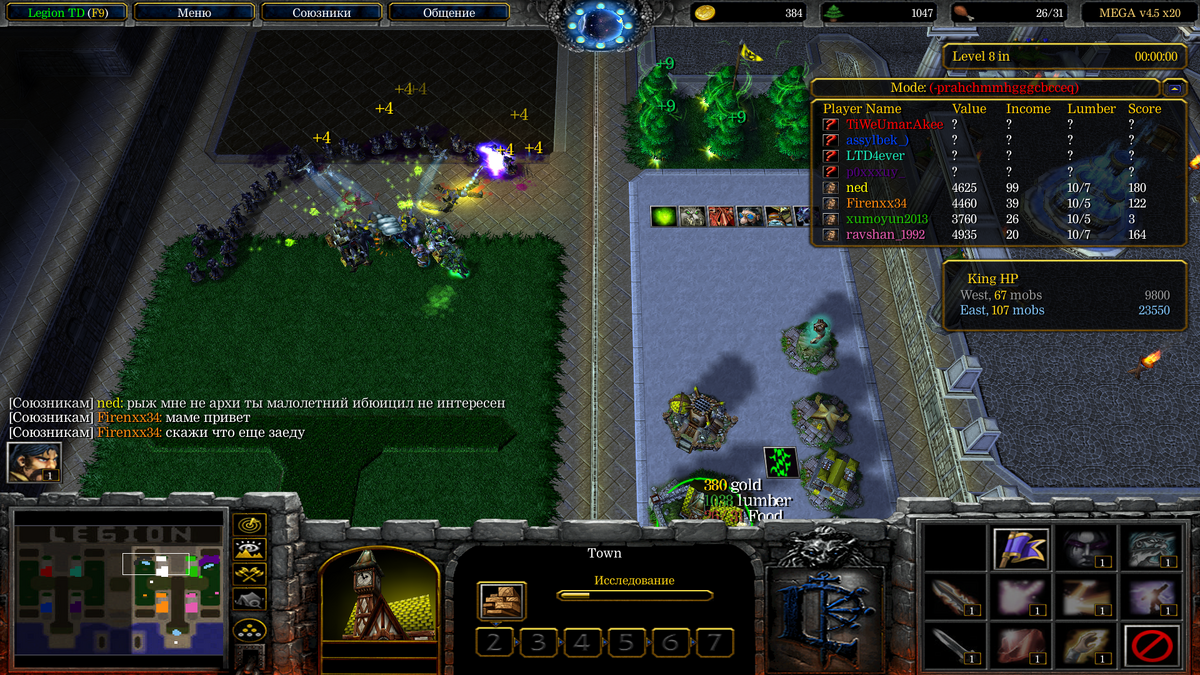Select the plain steel sword upgrade

click(956, 645)
